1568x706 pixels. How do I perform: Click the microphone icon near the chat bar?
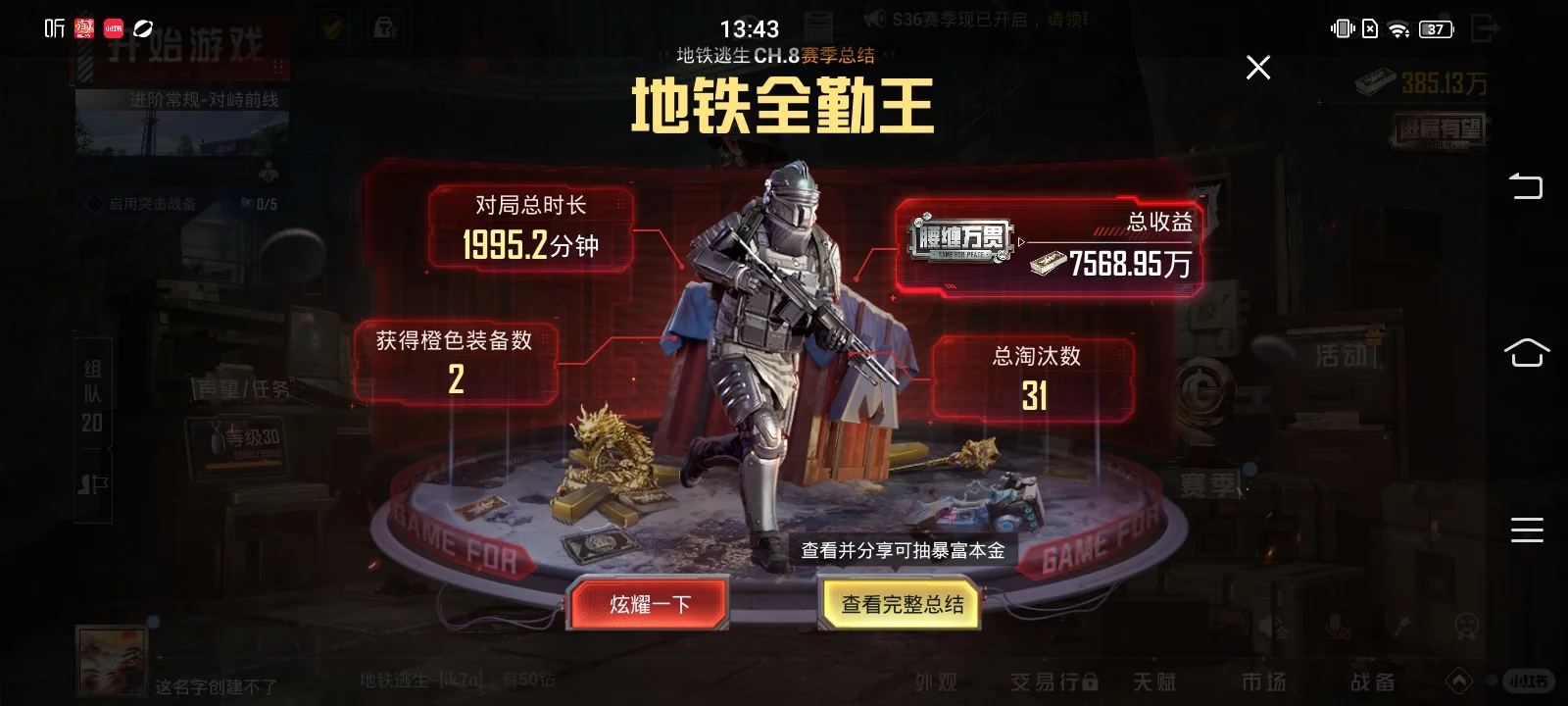pos(1335,628)
